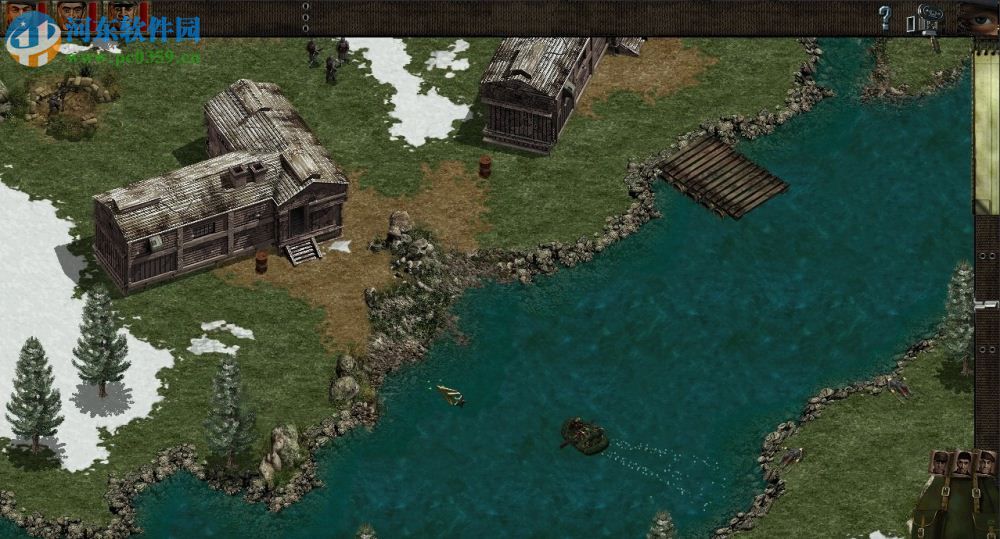Open the help question mark

[884, 17]
